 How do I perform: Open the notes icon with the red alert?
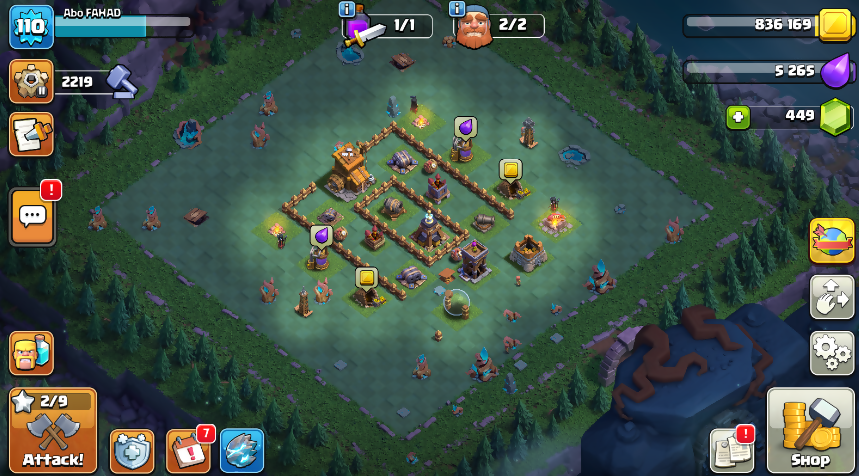731,451
